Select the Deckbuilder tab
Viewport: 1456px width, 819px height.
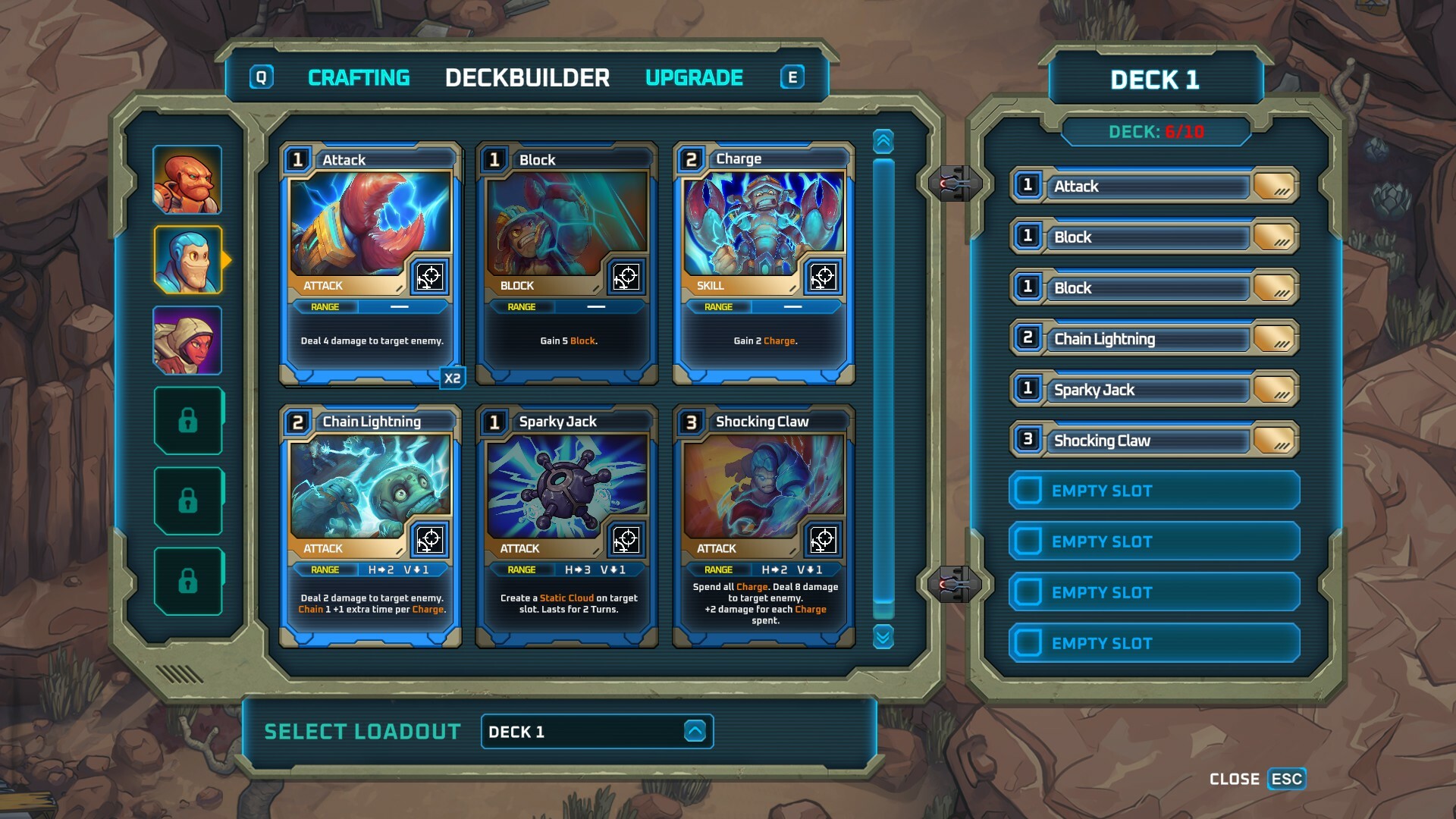click(527, 77)
